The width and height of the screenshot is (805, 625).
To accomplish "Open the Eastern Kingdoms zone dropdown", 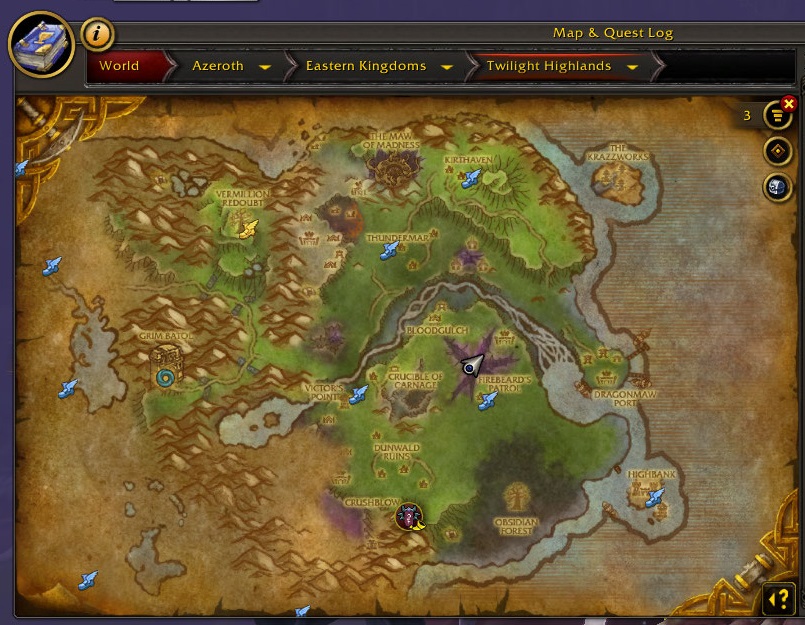I will [446, 67].
